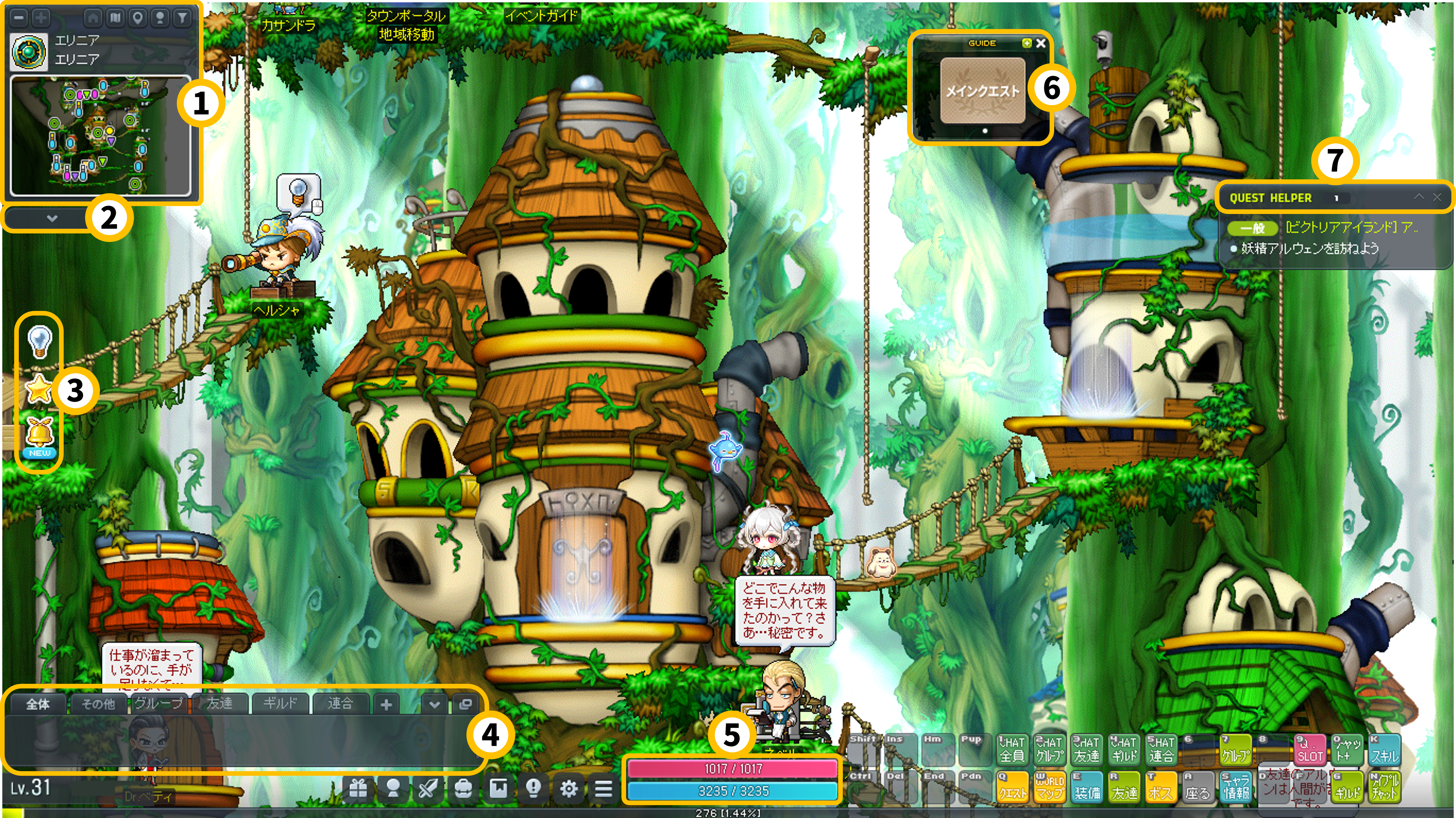Toggle the minimap funnel filter button

(x=182, y=17)
